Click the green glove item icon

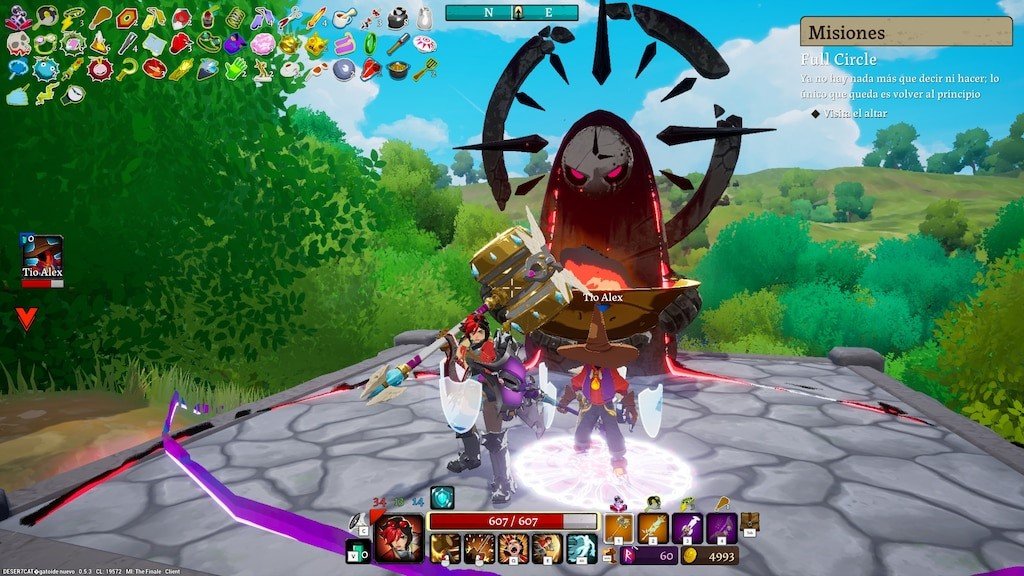click(x=235, y=69)
